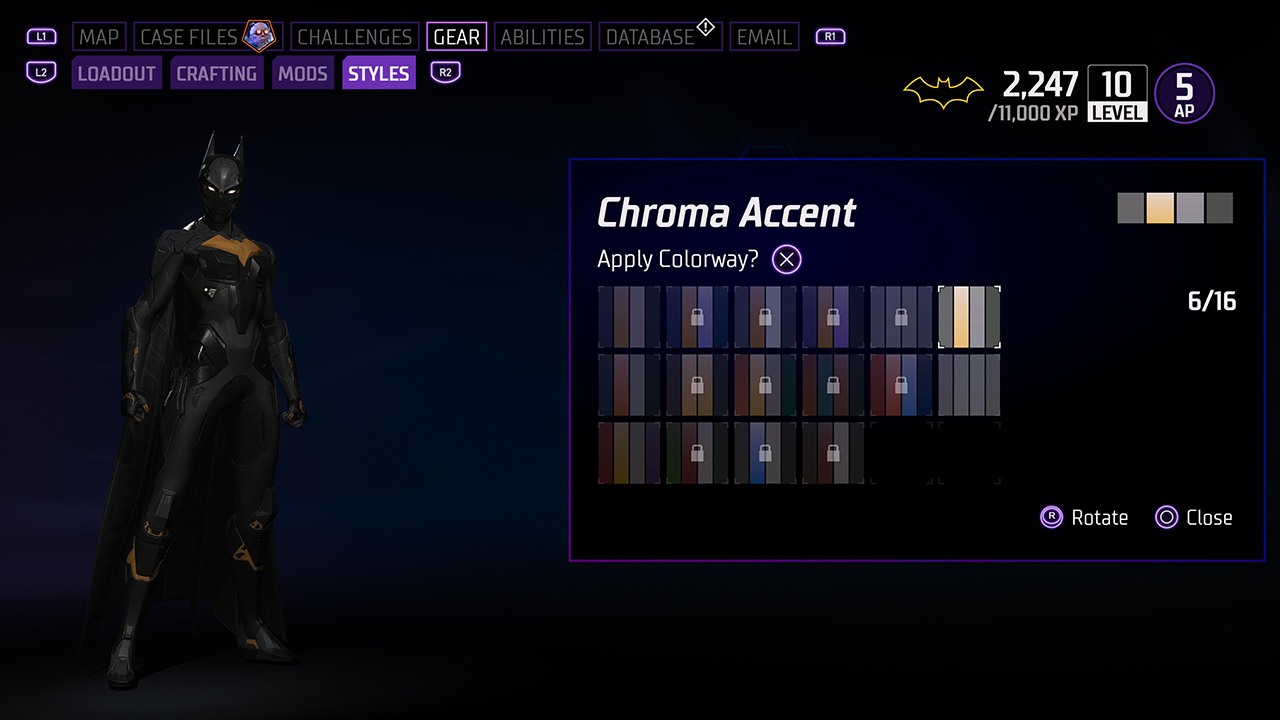Choose the highlighted gray and gold colorway
This screenshot has width=1280, height=720.
point(969,317)
